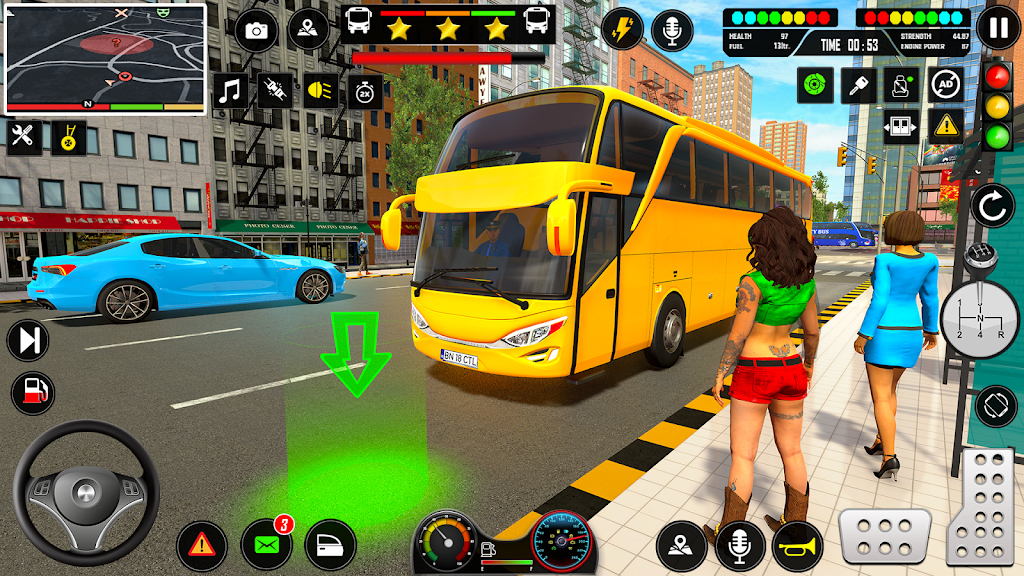Switch on the yellow headlights icon

[320, 91]
